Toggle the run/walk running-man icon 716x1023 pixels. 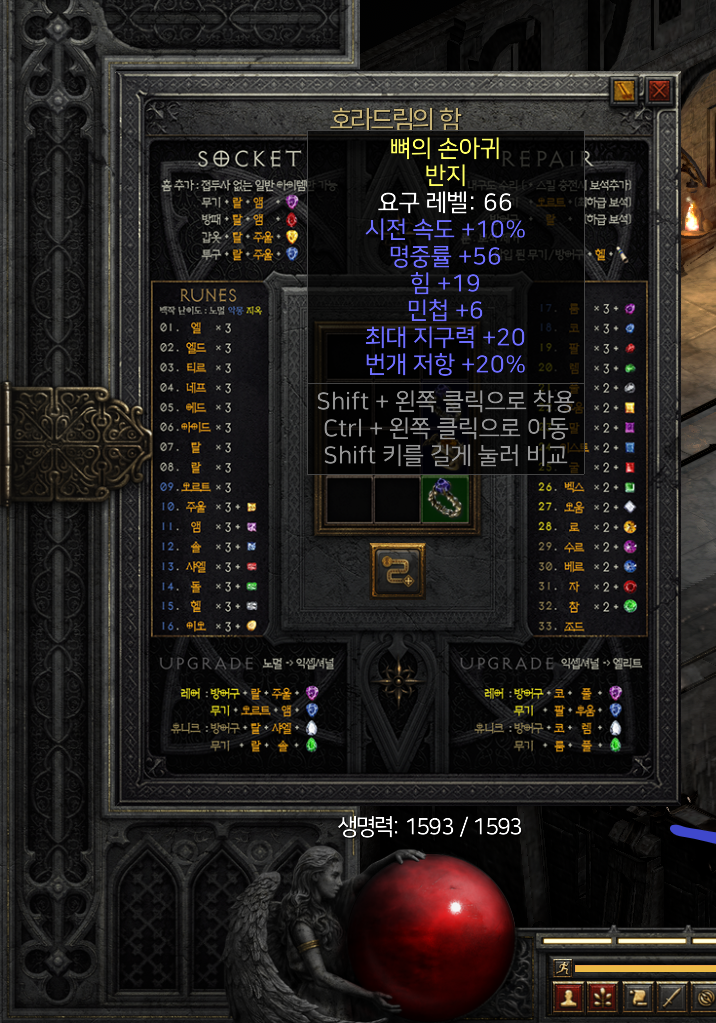point(560,968)
